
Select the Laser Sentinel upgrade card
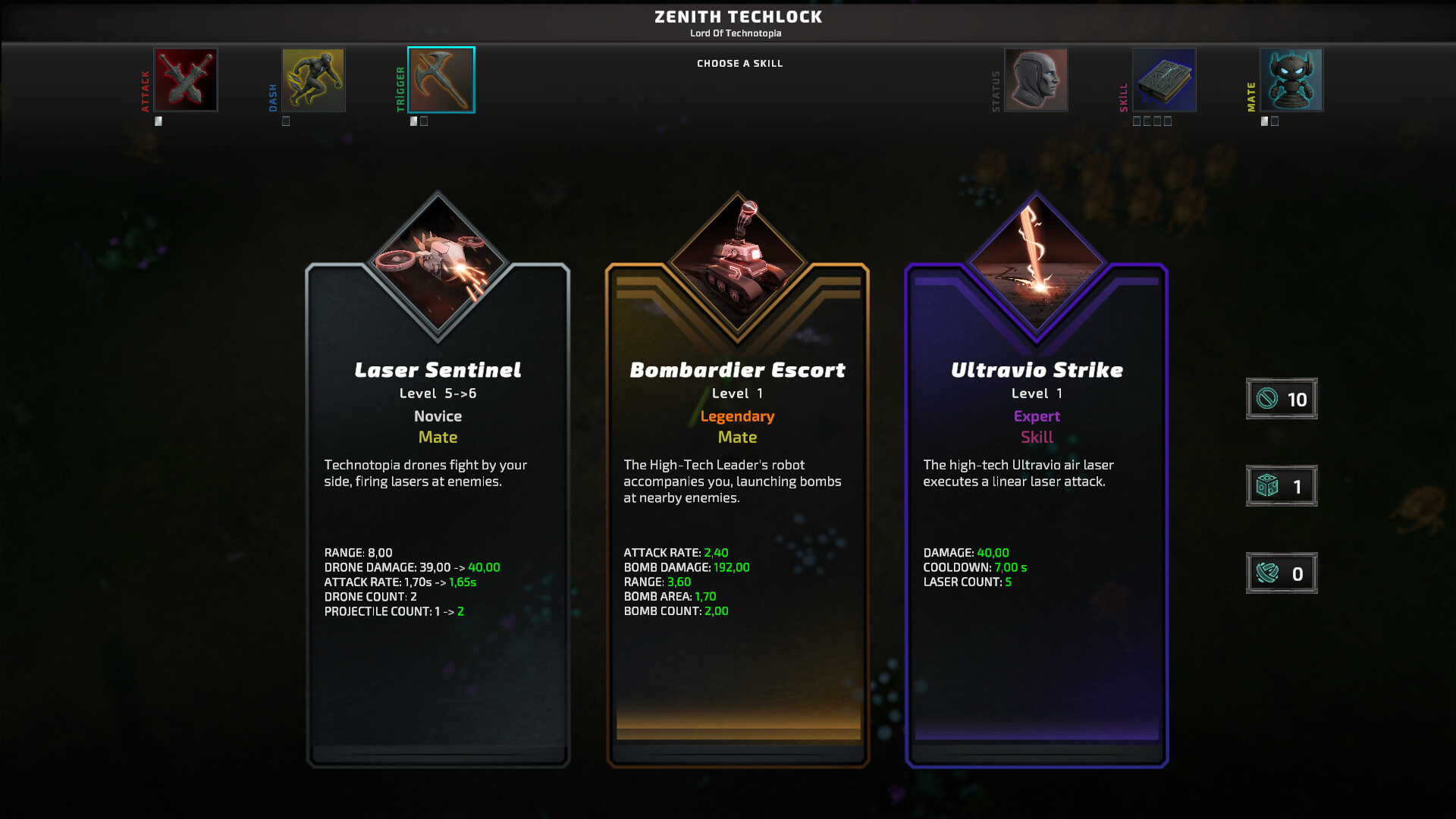[x=438, y=531]
